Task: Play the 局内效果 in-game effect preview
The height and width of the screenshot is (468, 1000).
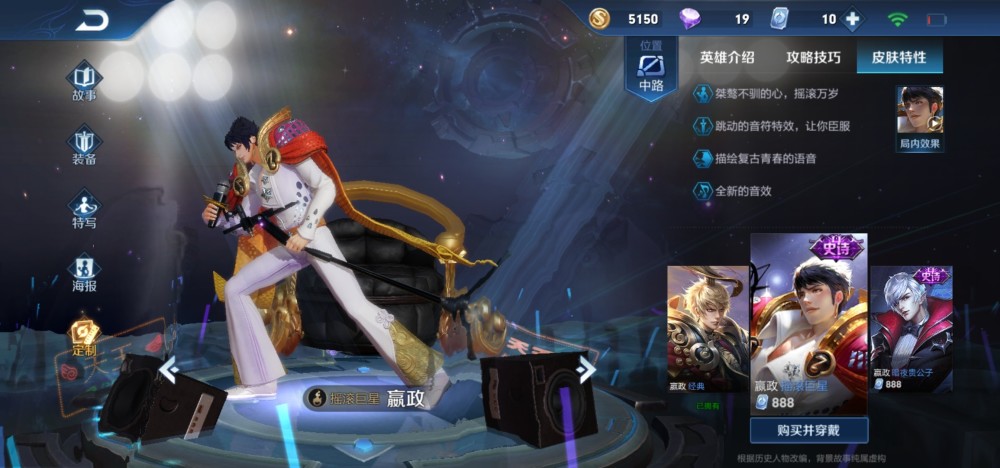Action: coord(920,116)
